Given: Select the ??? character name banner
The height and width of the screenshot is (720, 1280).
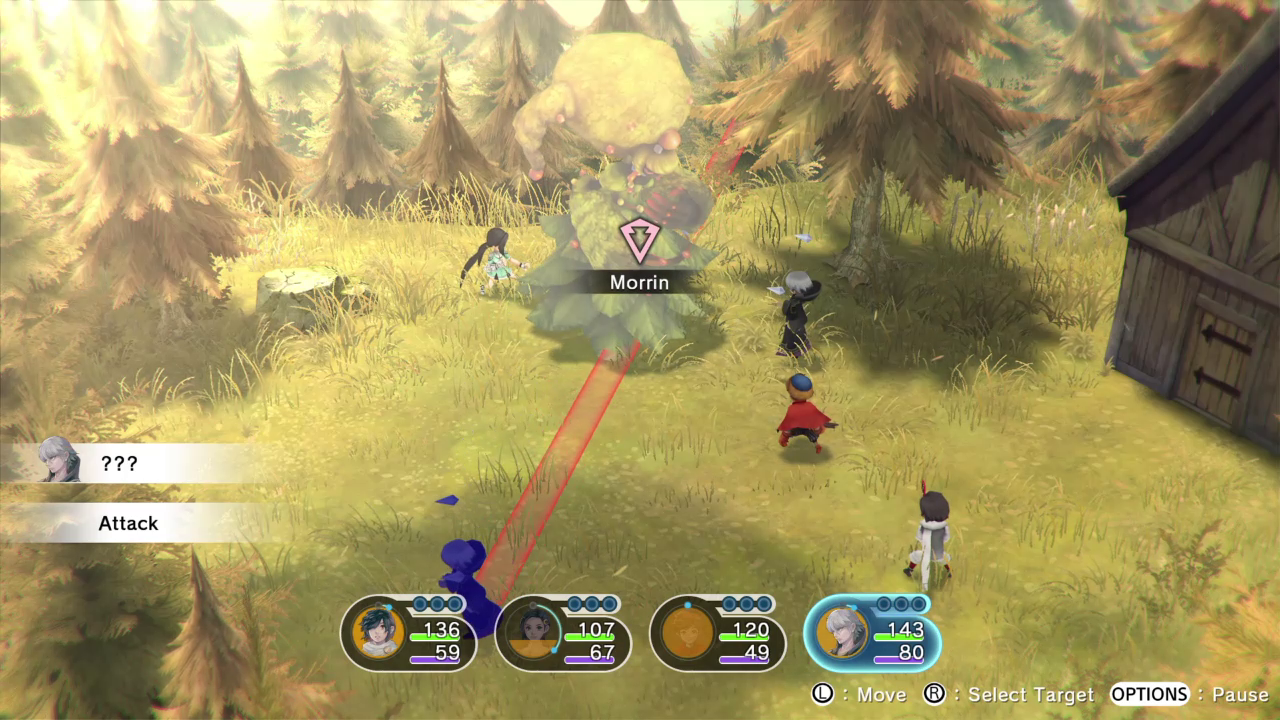Looking at the screenshot, I should point(120,464).
